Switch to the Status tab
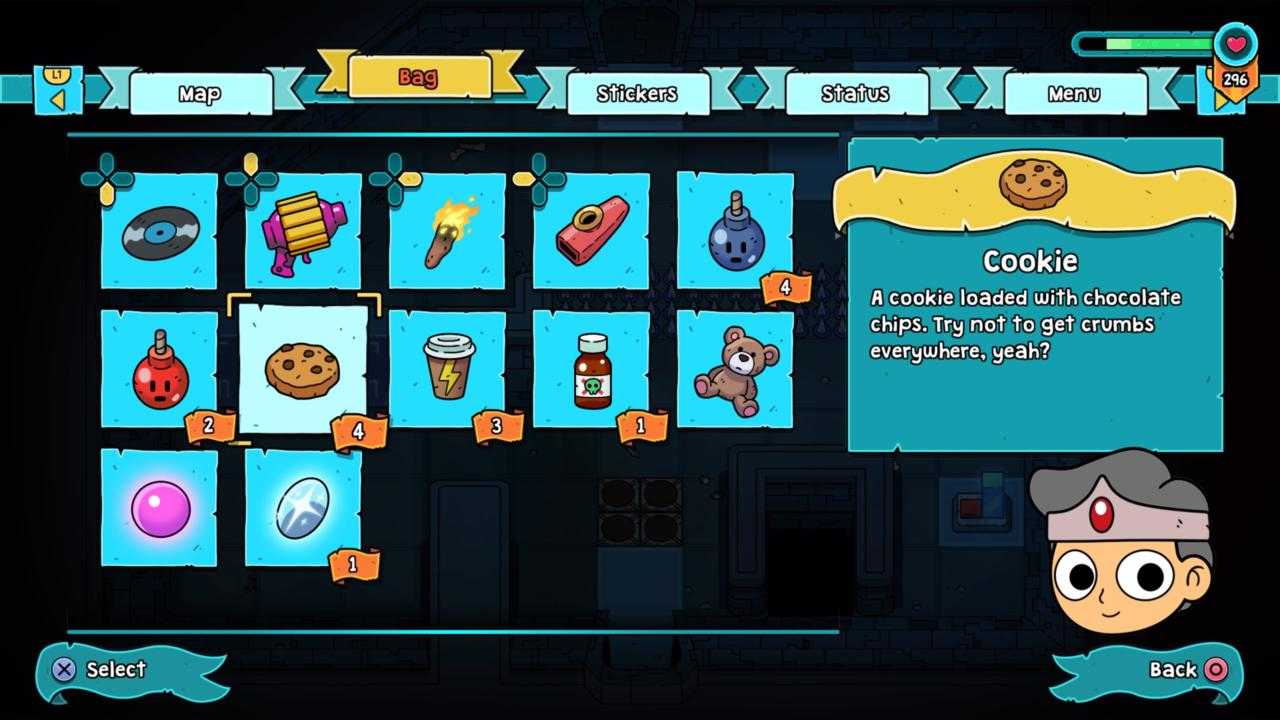The image size is (1280, 720). 855,94
